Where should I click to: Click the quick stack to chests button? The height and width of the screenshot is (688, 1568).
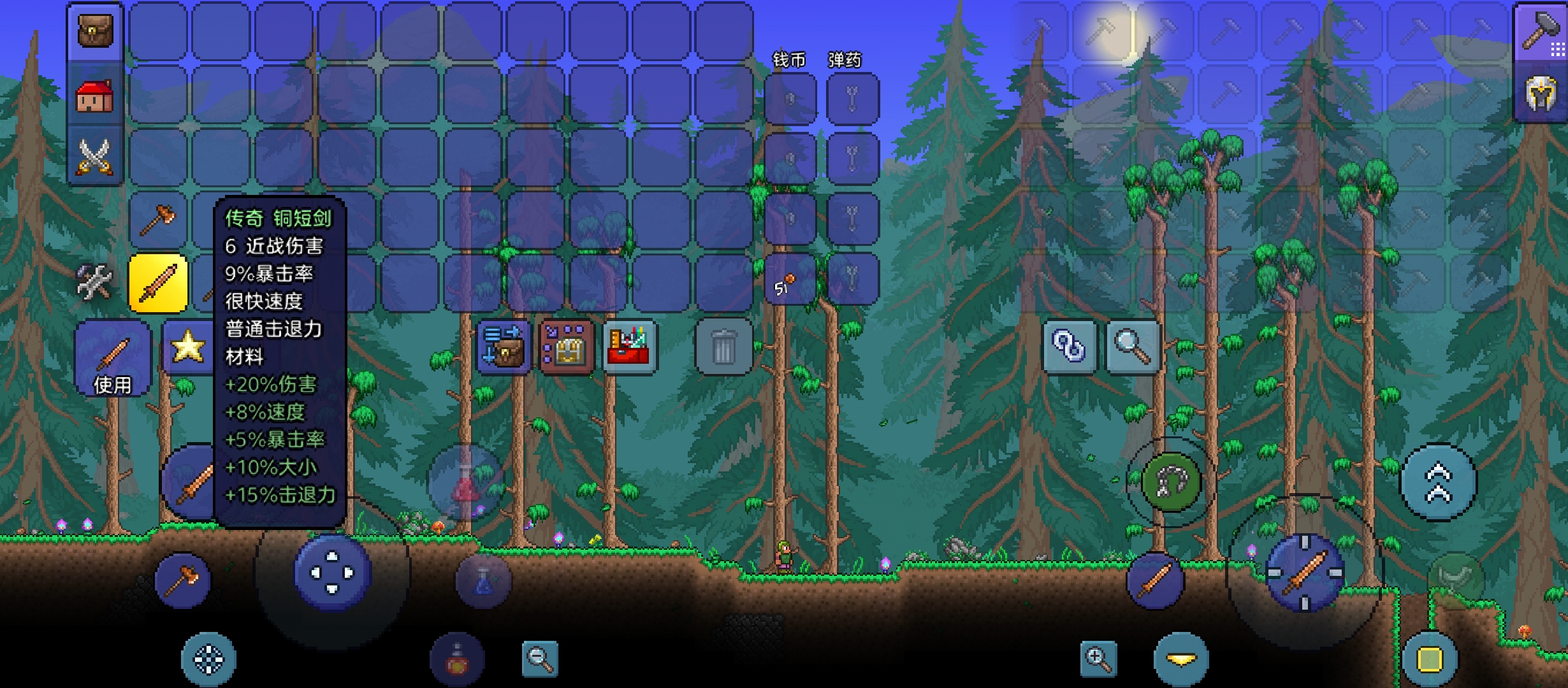[x=504, y=346]
